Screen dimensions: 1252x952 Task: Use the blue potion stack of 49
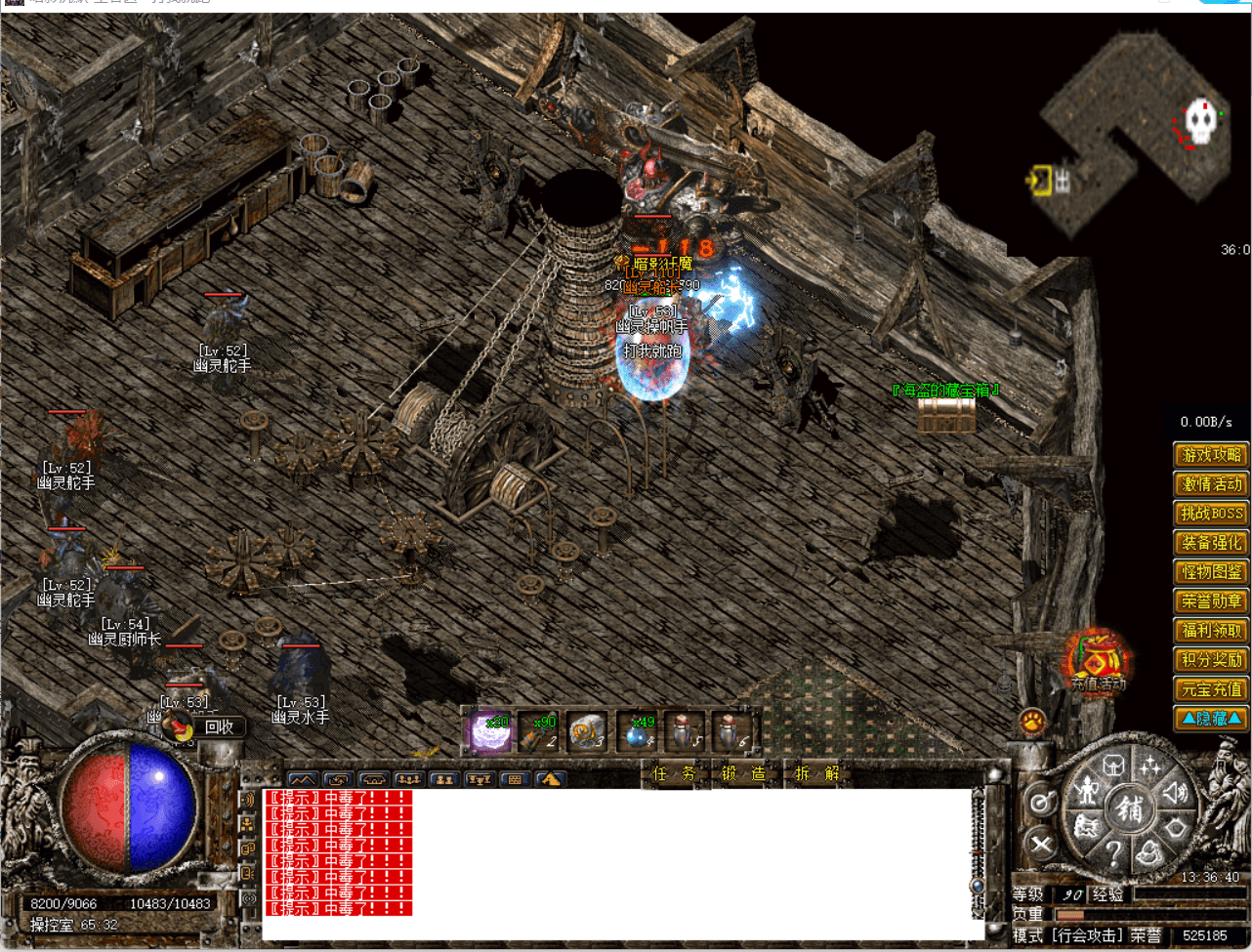(636, 733)
